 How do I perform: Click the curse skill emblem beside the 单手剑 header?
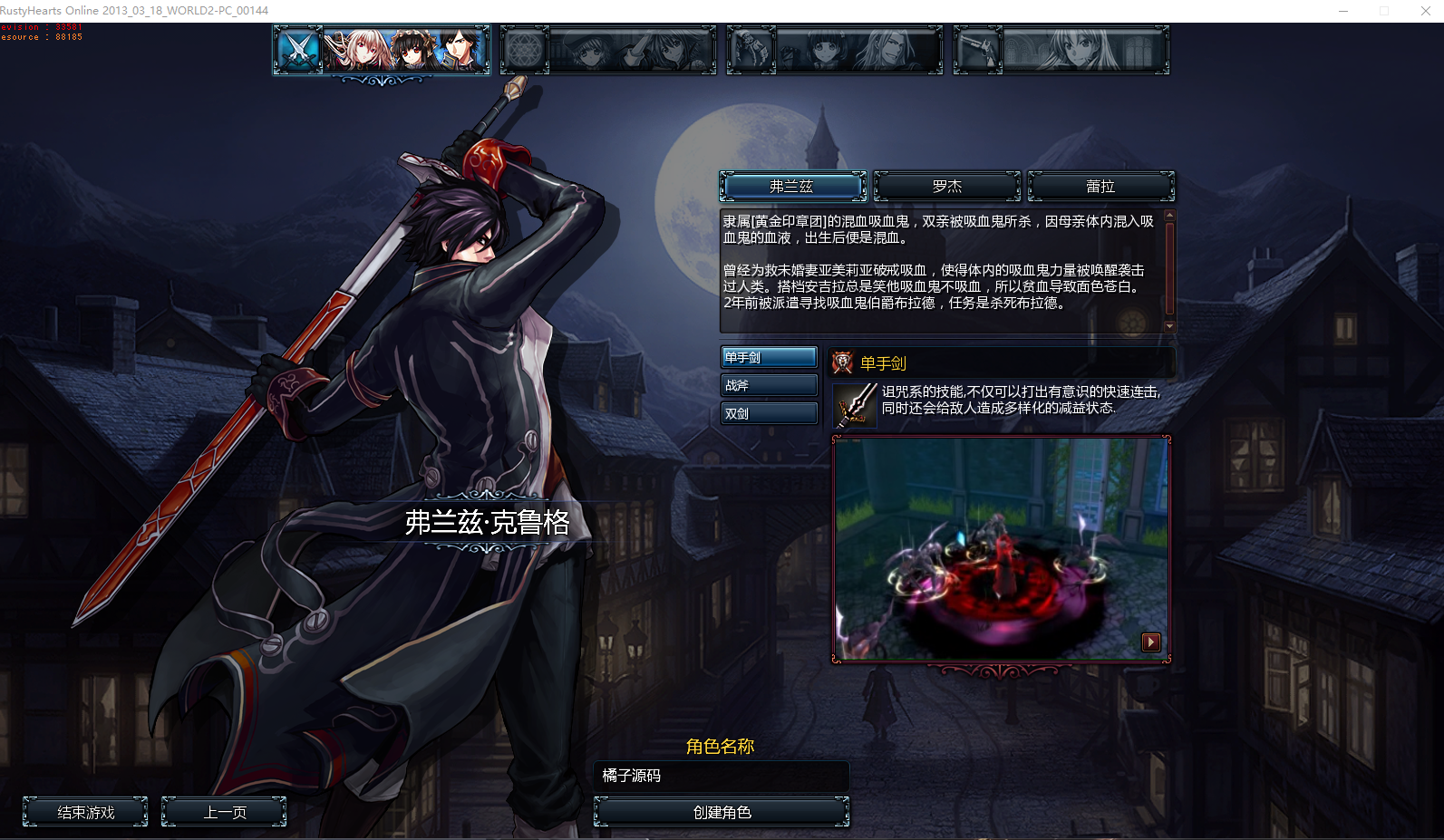pyautogui.click(x=842, y=362)
